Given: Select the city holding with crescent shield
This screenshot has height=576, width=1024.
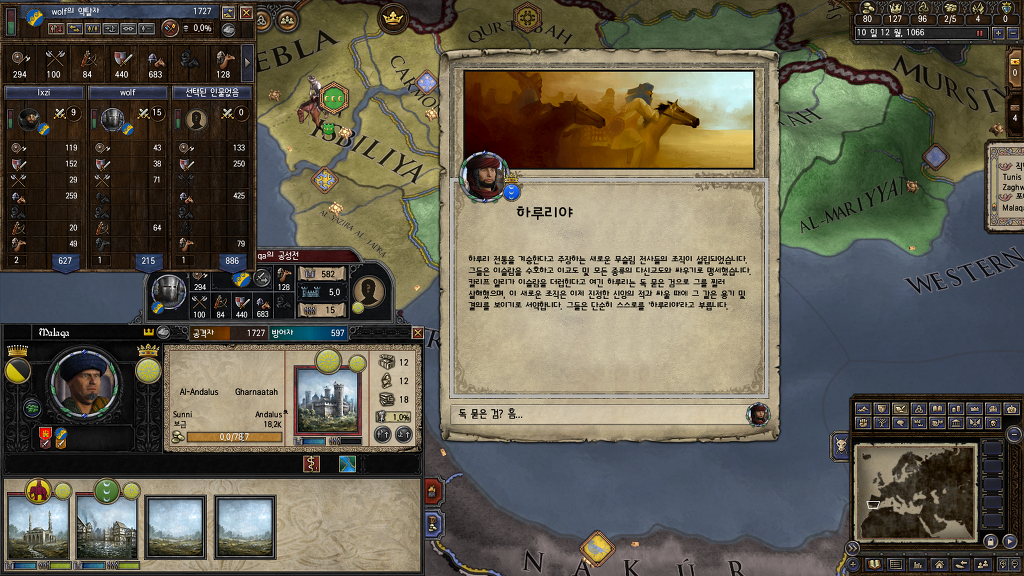Looking at the screenshot, I should (106, 525).
